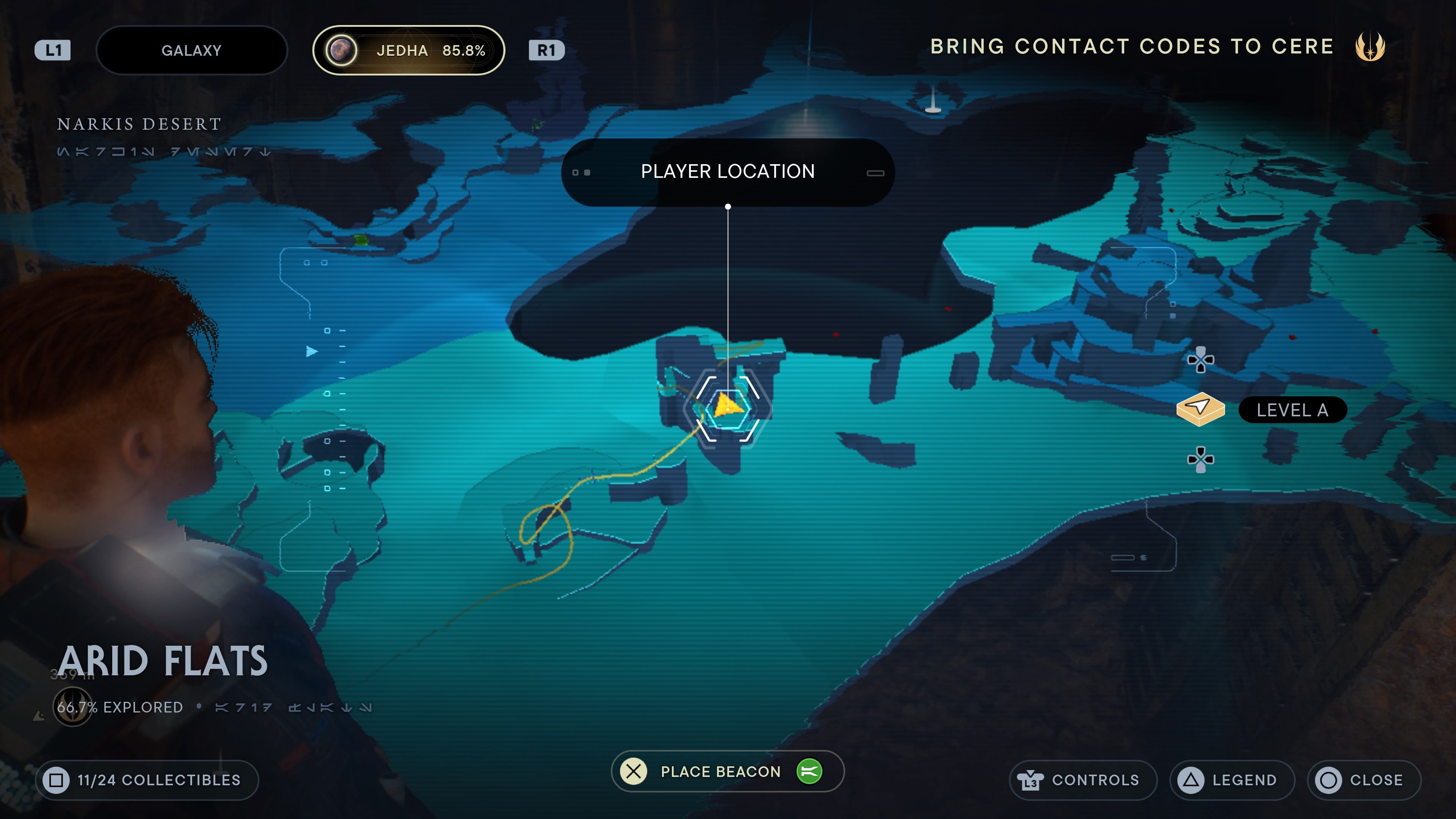This screenshot has width=1456, height=819.
Task: Click the X button icon for Place Beacon
Action: [634, 772]
